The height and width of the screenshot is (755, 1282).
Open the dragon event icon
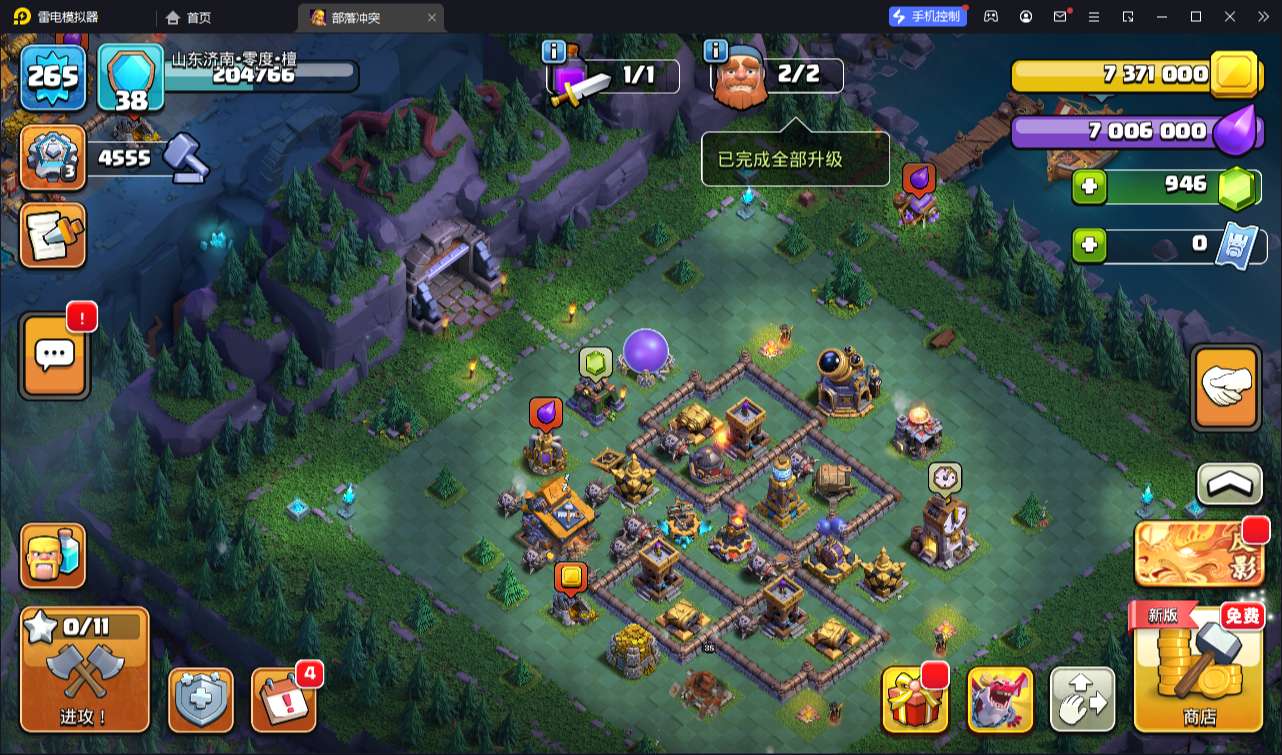click(x=1000, y=700)
